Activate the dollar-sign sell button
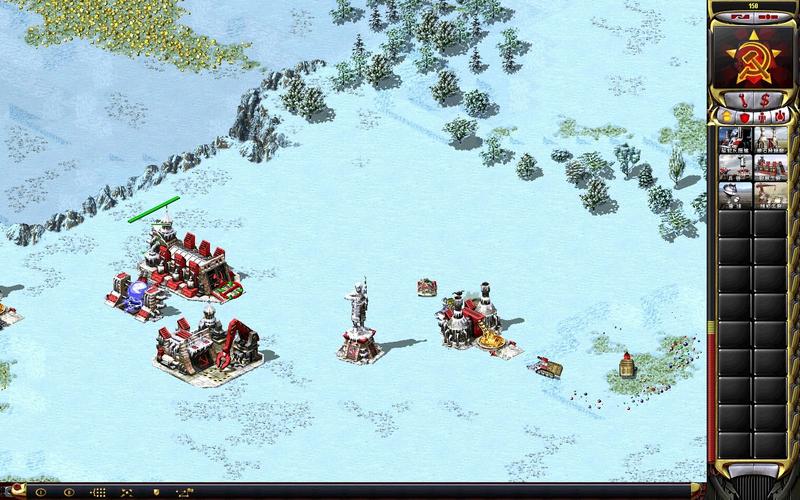Image resolution: width=800 pixels, height=500 pixels. 764,99
